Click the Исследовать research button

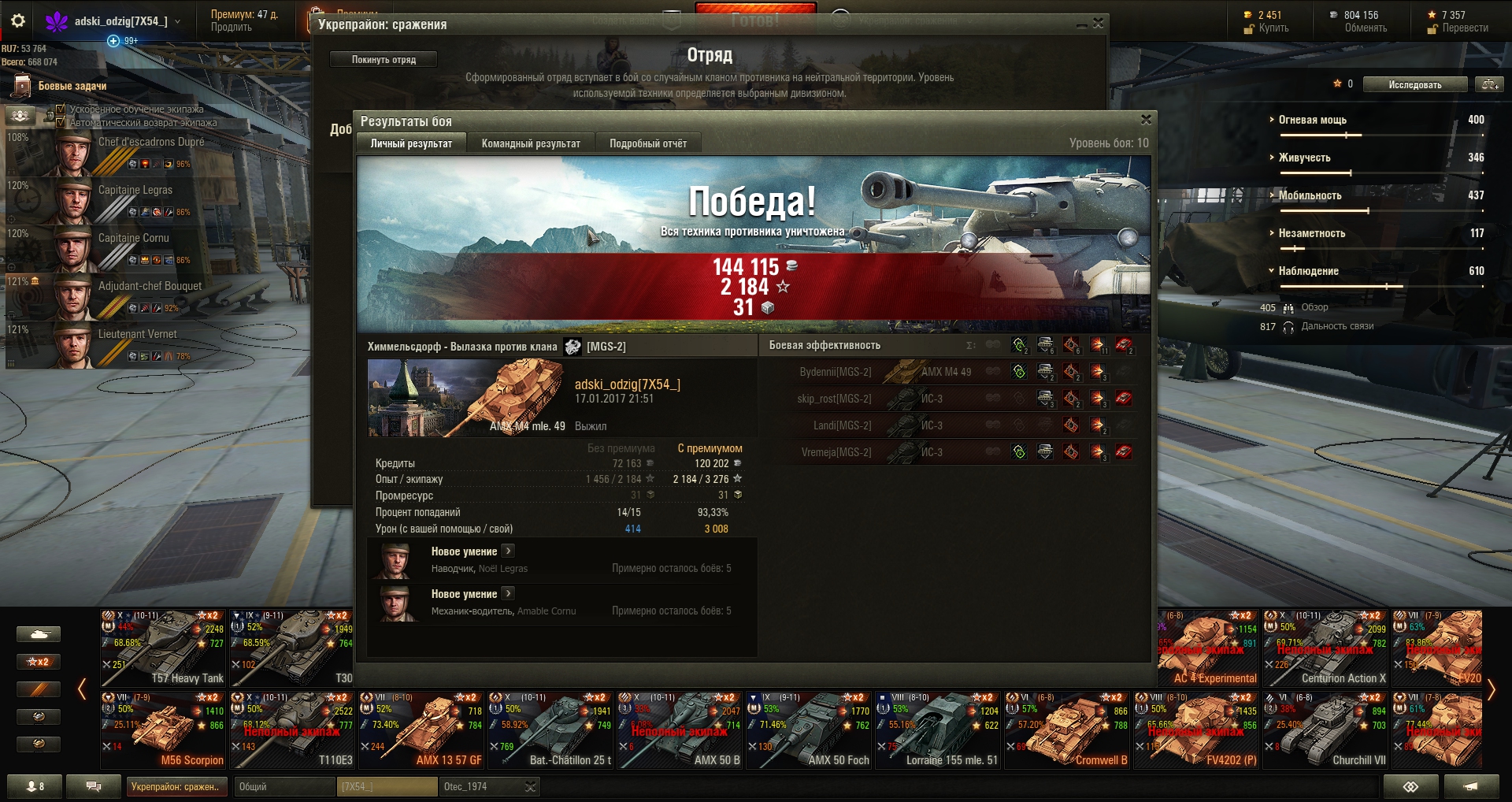pyautogui.click(x=1415, y=84)
